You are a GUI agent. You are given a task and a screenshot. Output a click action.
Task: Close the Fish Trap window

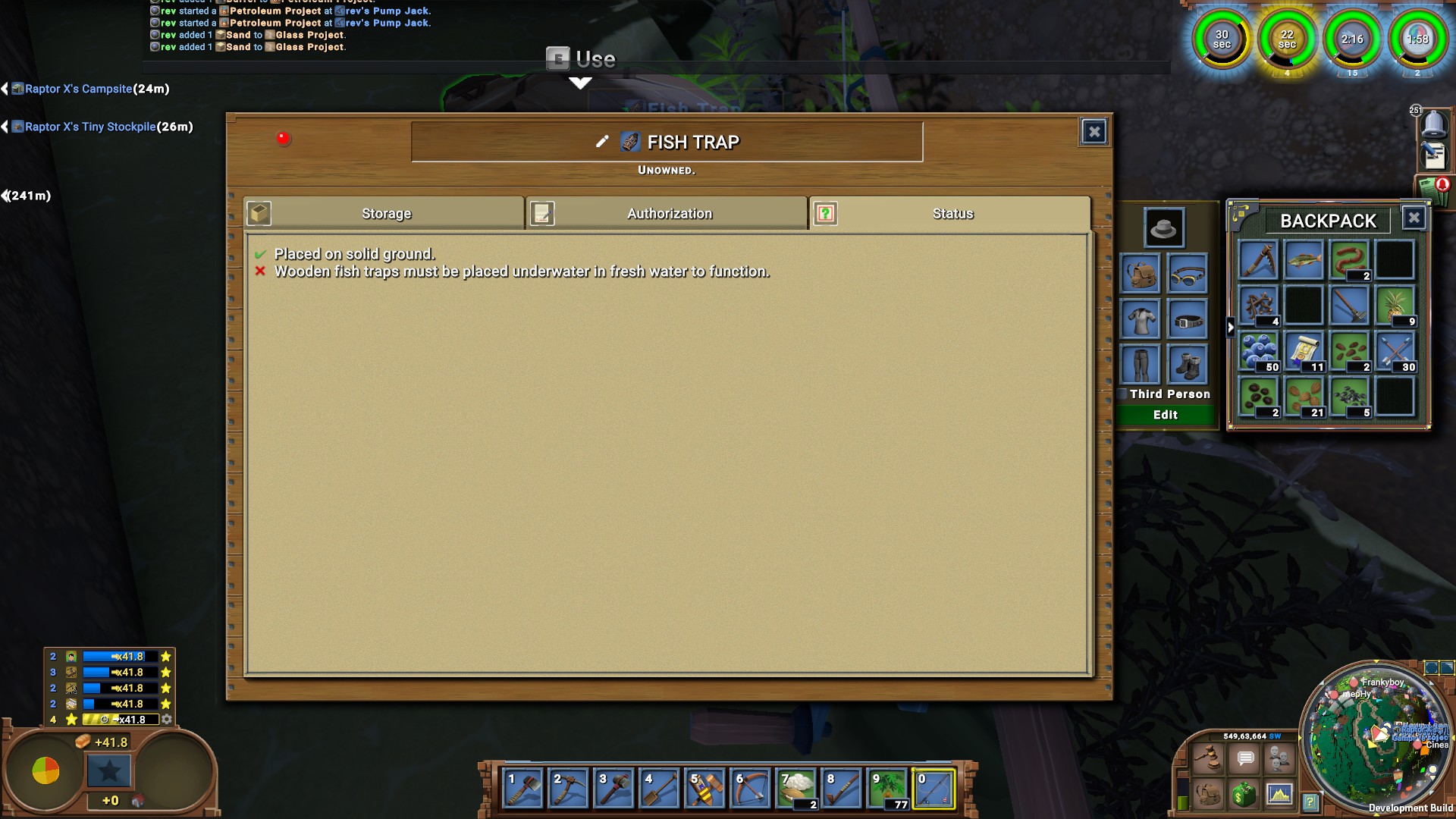pyautogui.click(x=1094, y=133)
